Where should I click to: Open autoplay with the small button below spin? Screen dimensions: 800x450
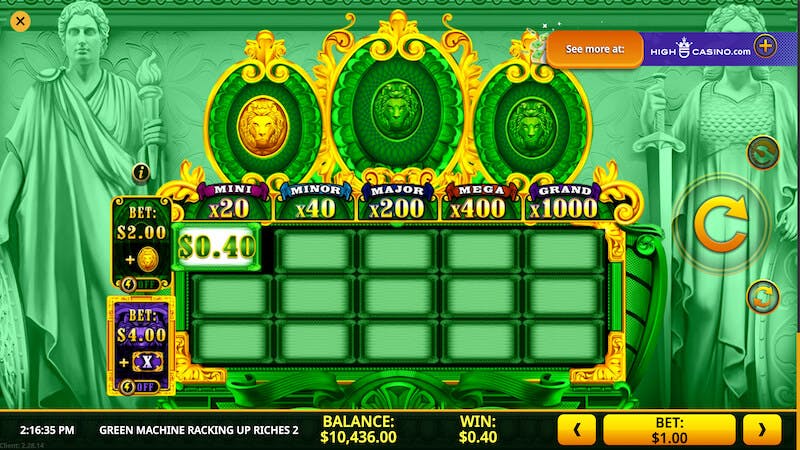pos(763,296)
